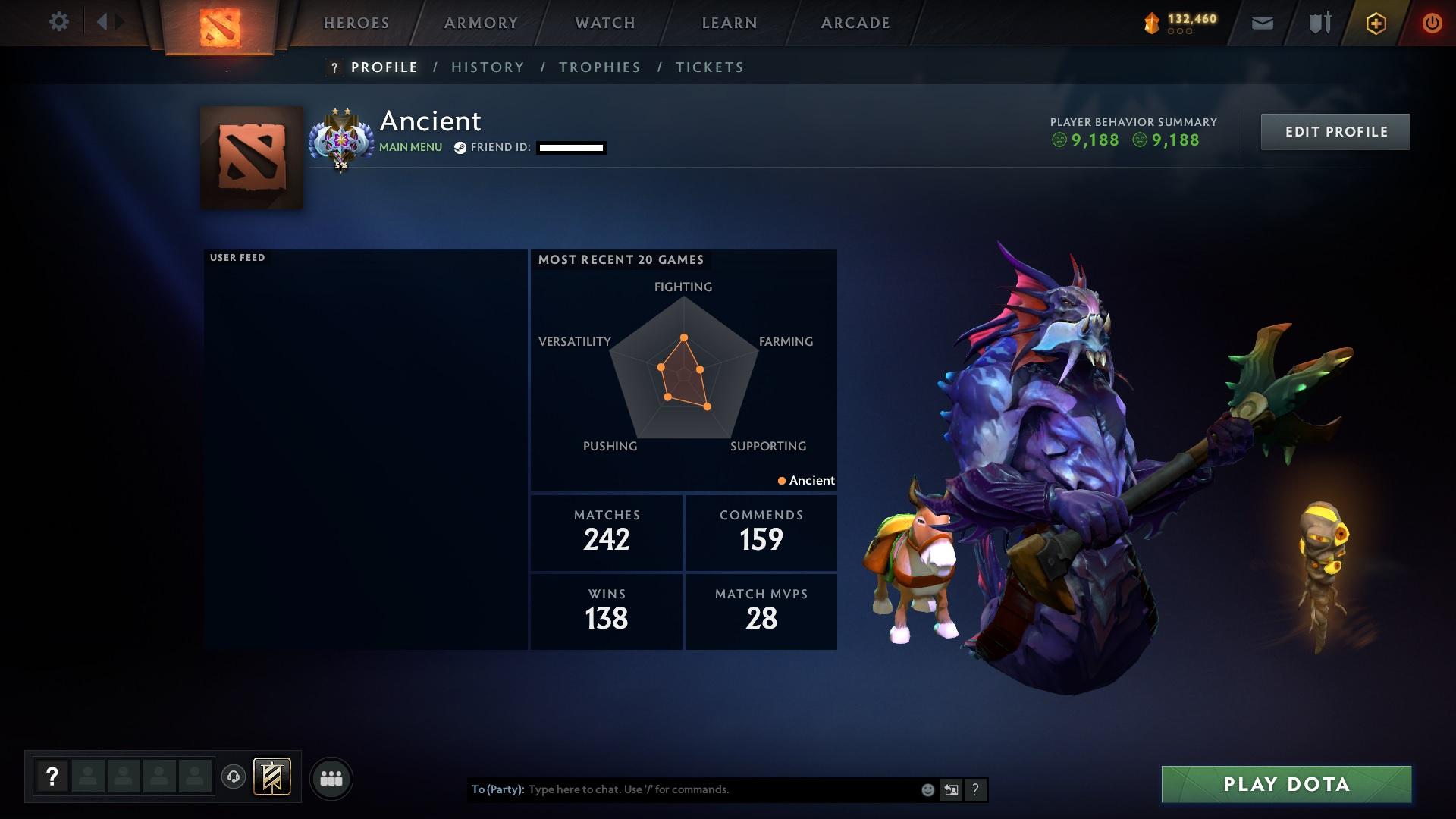The width and height of the screenshot is (1456, 819).
Task: Click the Ancient rank medal emblem
Action: point(340,140)
